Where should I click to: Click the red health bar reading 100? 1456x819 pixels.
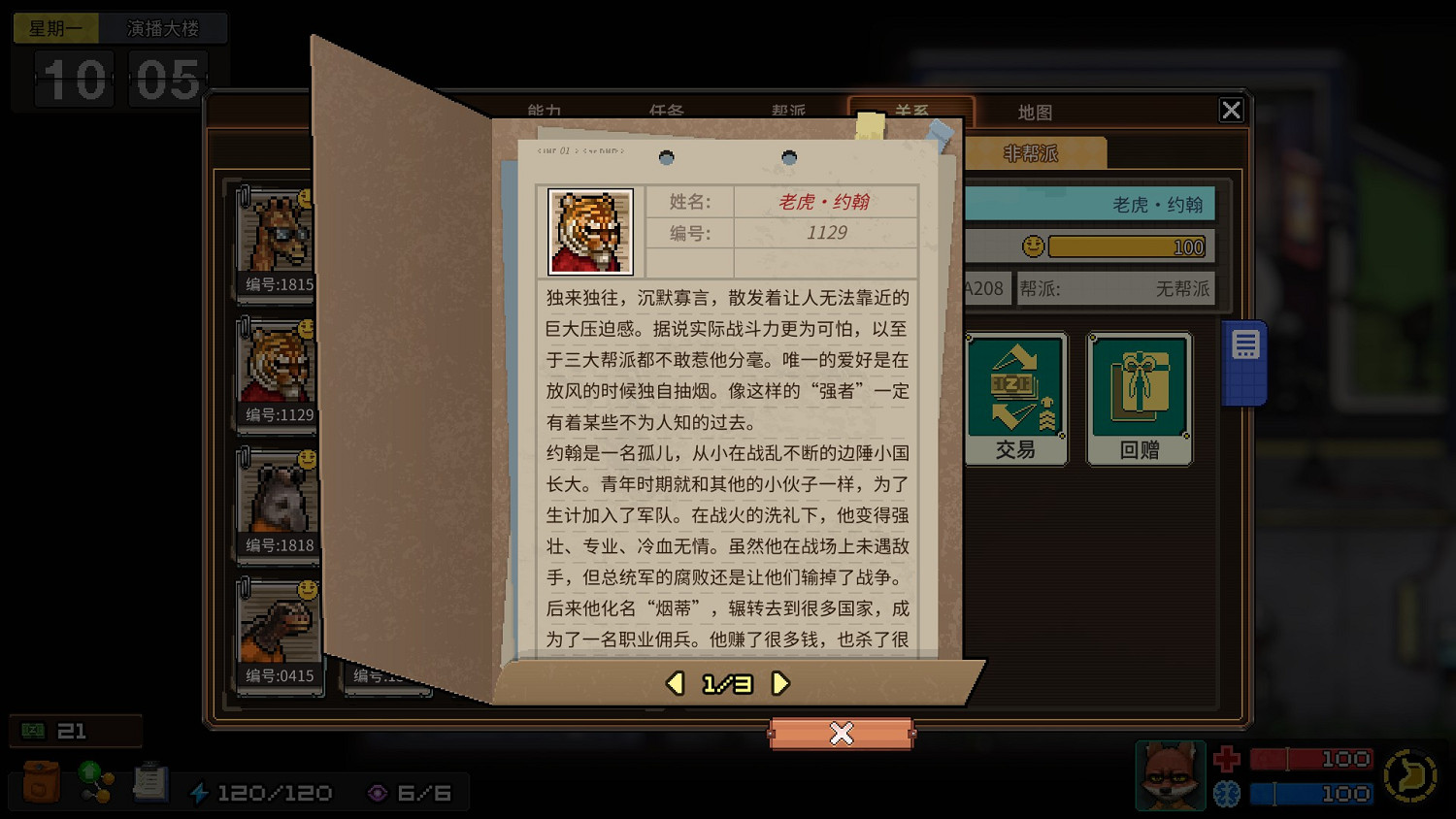(1310, 759)
